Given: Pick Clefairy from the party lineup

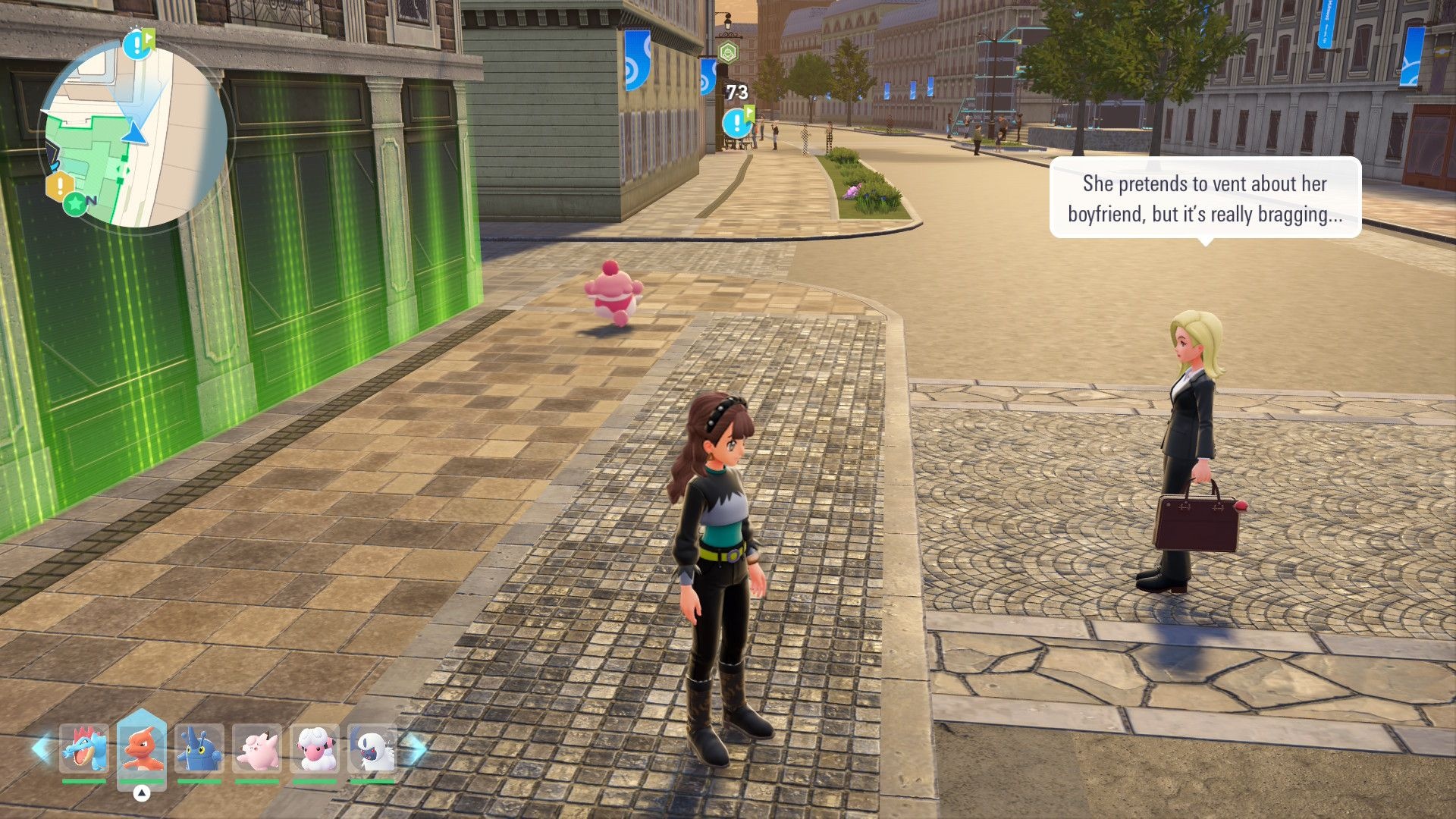Looking at the screenshot, I should [257, 748].
